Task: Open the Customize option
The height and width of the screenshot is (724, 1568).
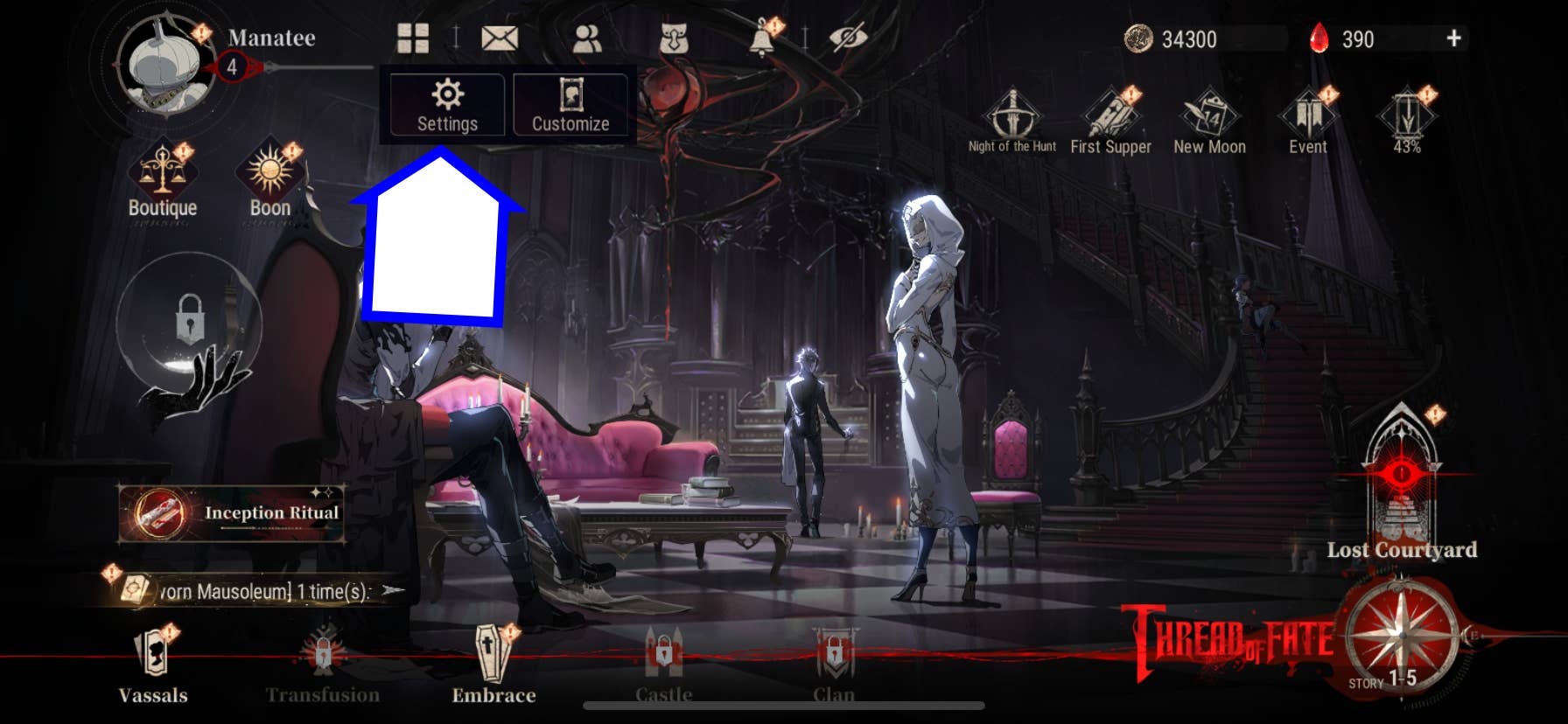Action: click(570, 105)
